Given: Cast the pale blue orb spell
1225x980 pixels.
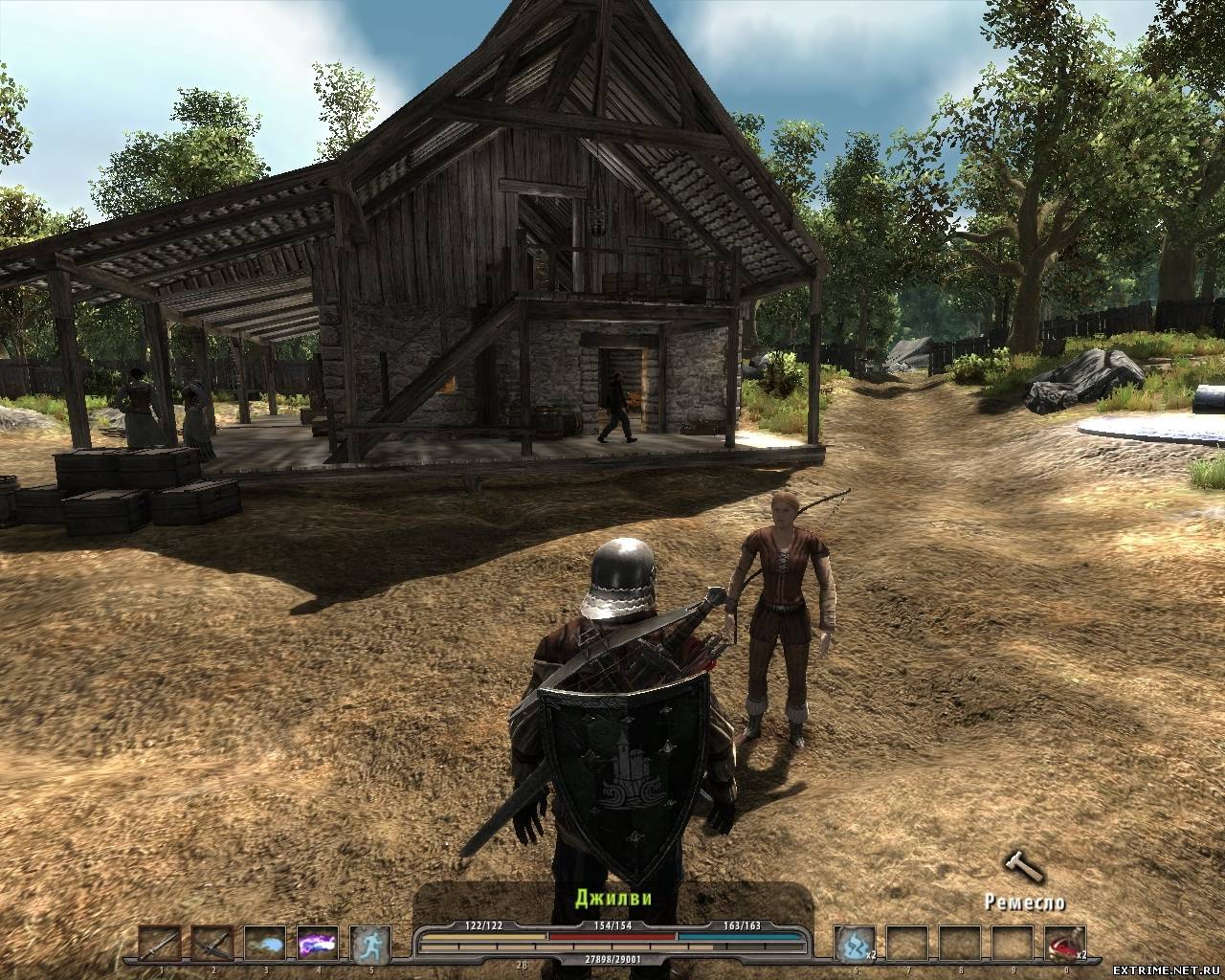Looking at the screenshot, I should 264,944.
